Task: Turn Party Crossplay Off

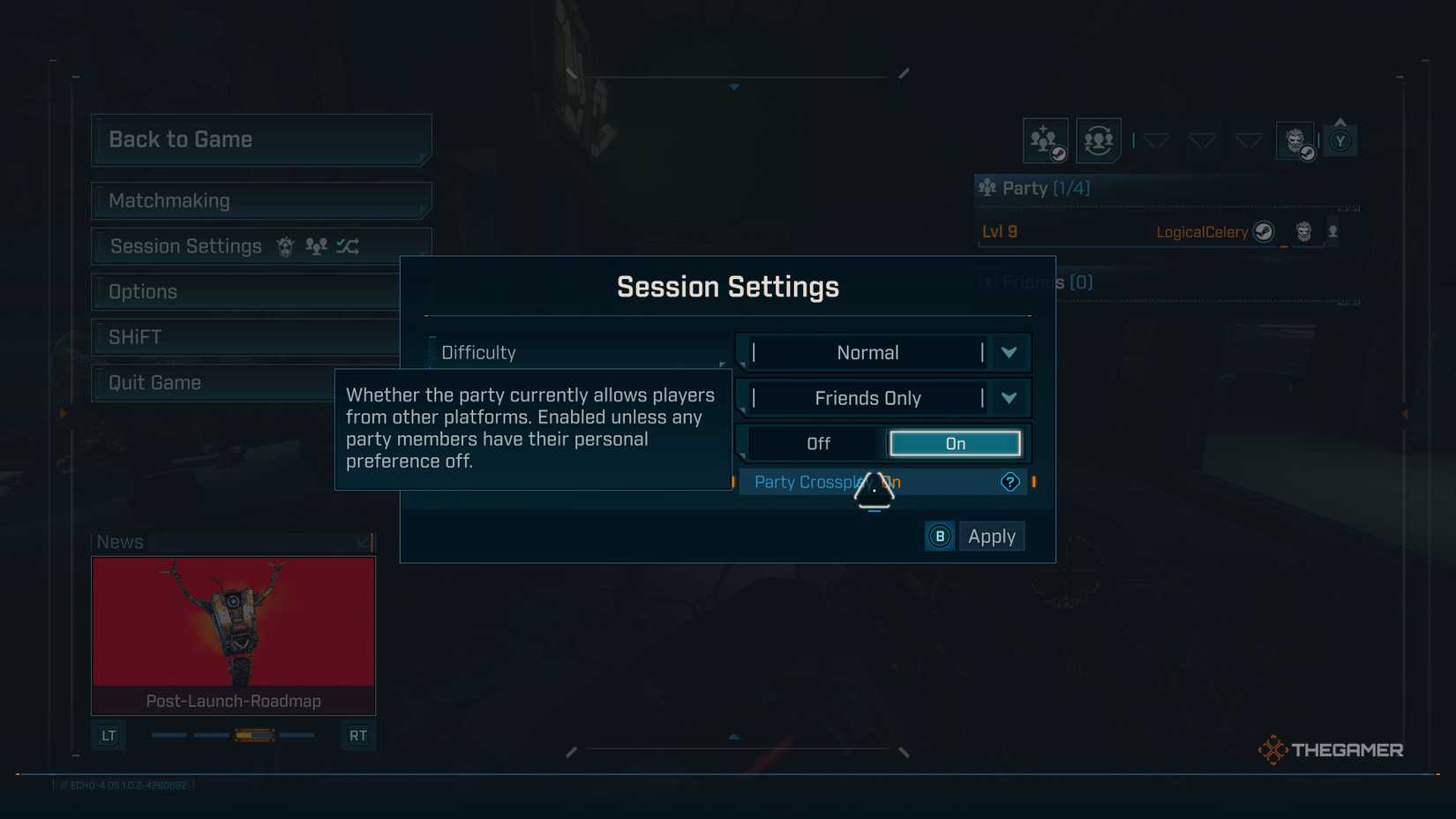Action: 818,443
